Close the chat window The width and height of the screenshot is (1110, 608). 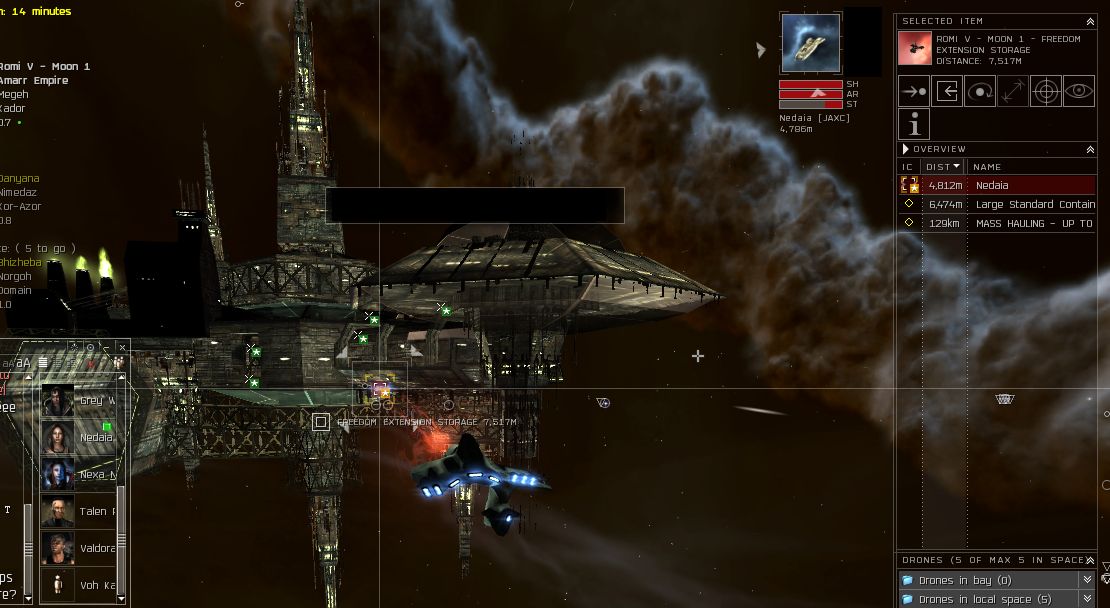[x=122, y=347]
